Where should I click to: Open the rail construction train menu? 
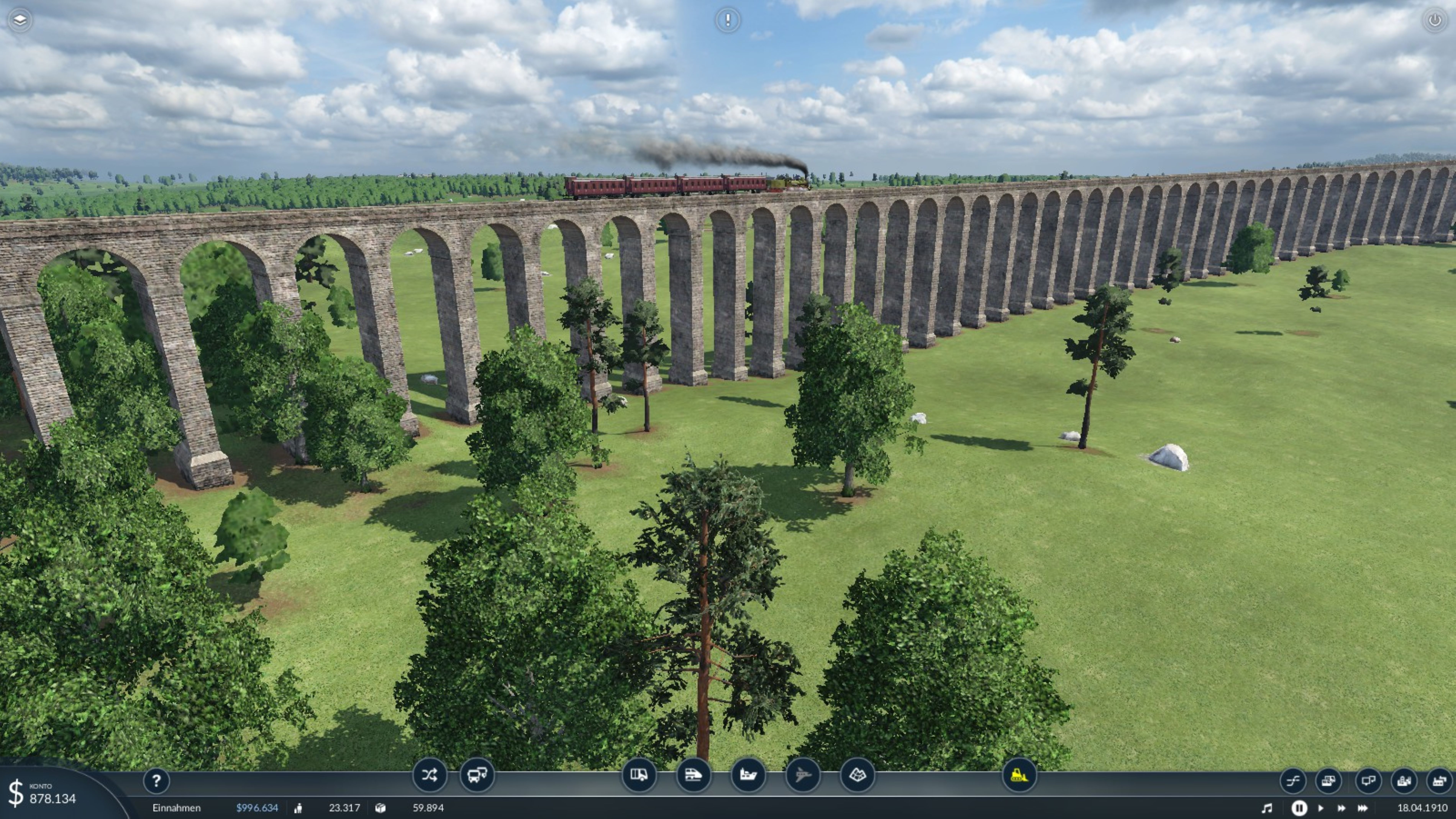tap(693, 775)
